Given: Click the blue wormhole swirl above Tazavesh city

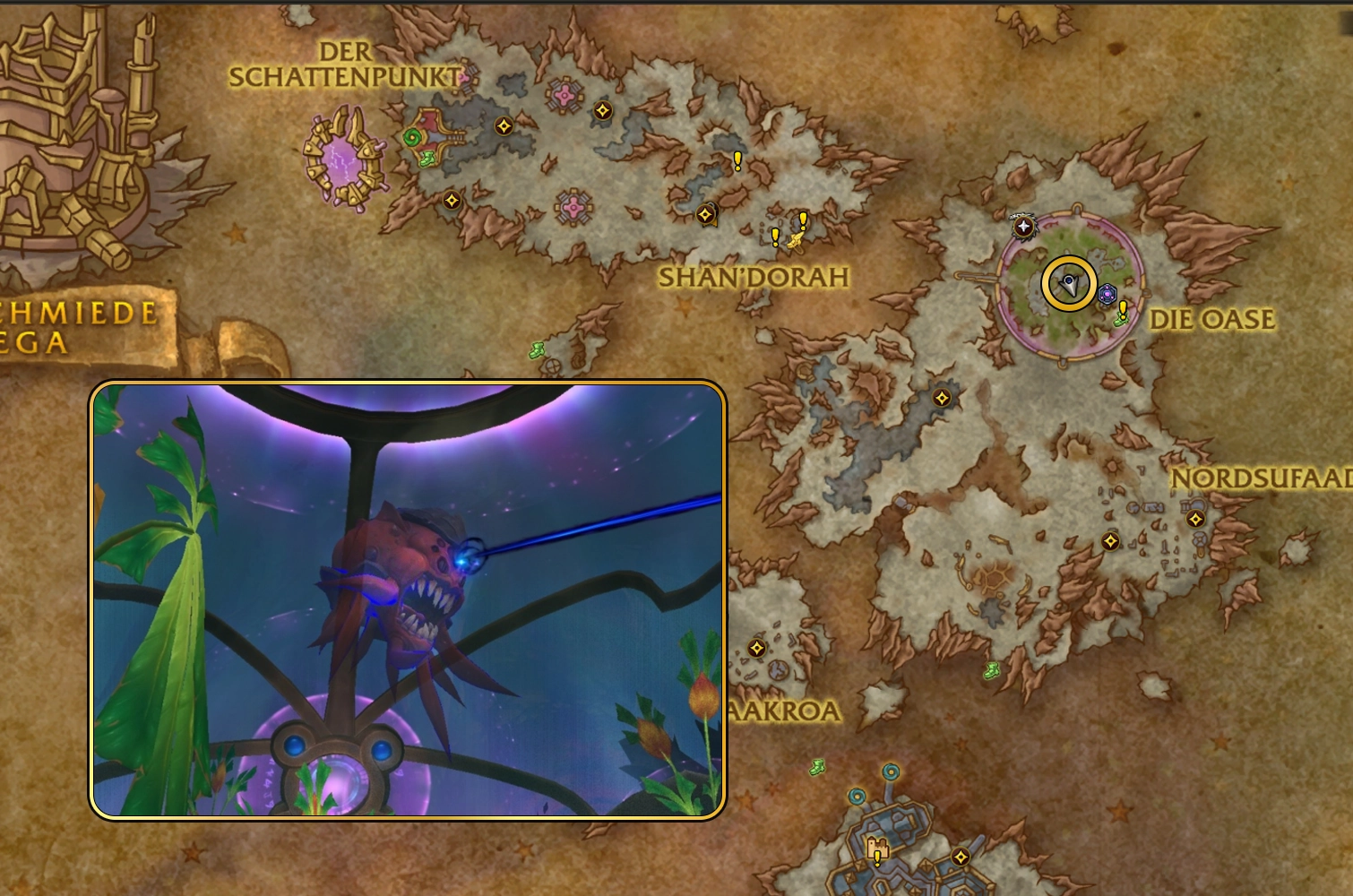Looking at the screenshot, I should [x=891, y=771].
